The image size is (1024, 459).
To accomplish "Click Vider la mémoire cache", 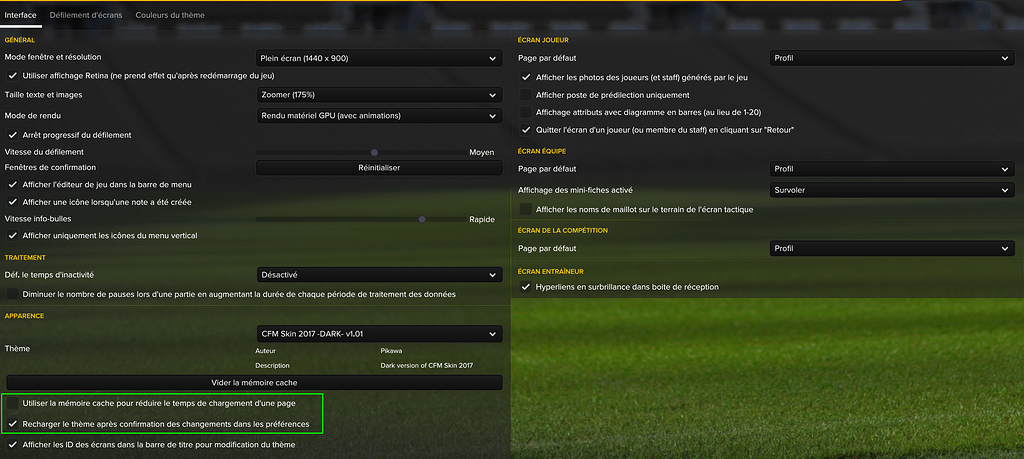I will 254,383.
